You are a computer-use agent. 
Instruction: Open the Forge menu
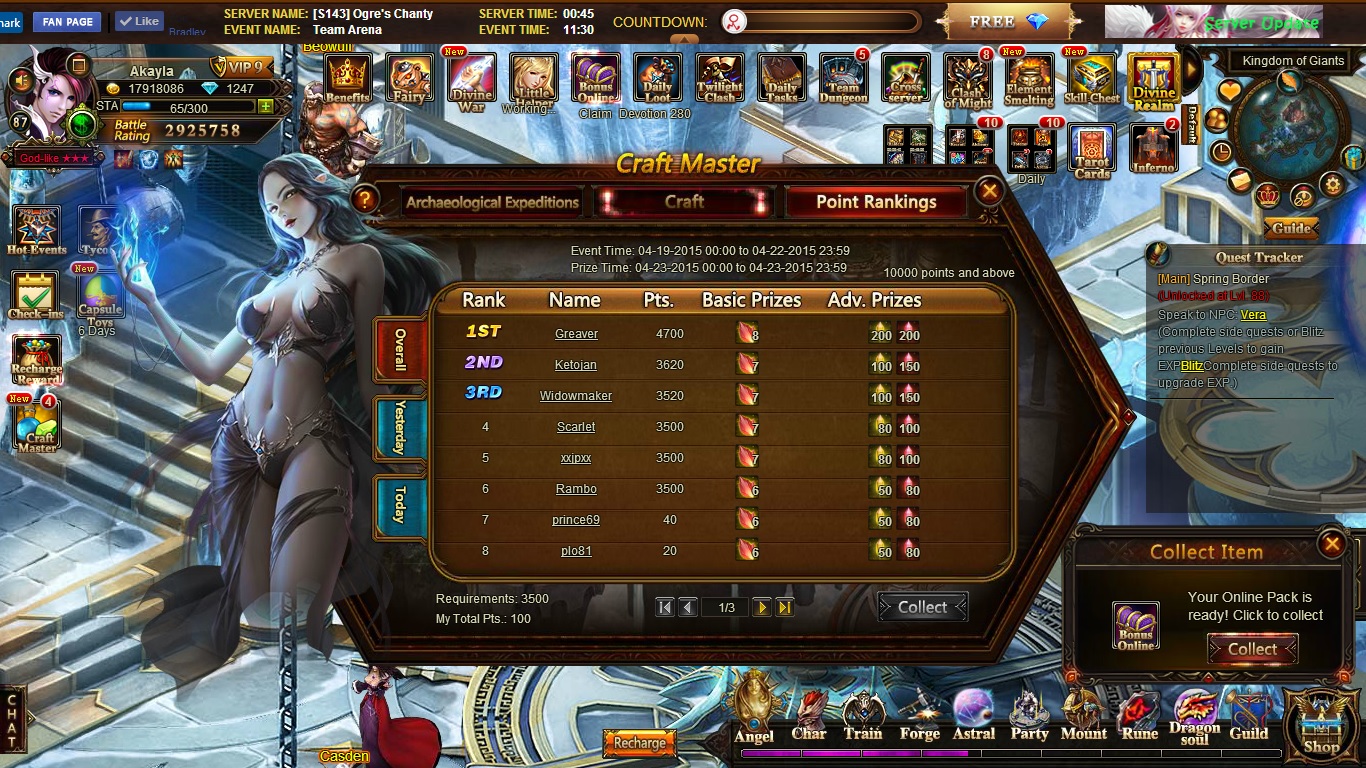tap(919, 718)
